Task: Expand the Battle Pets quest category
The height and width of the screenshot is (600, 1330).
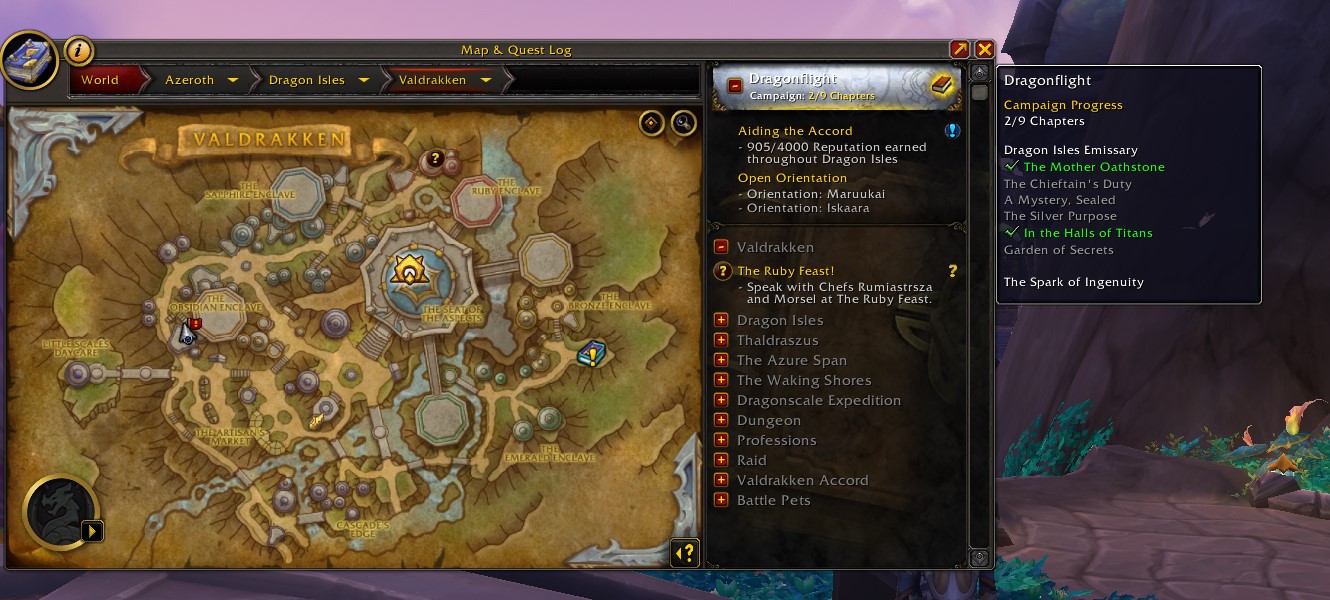Action: 720,500
